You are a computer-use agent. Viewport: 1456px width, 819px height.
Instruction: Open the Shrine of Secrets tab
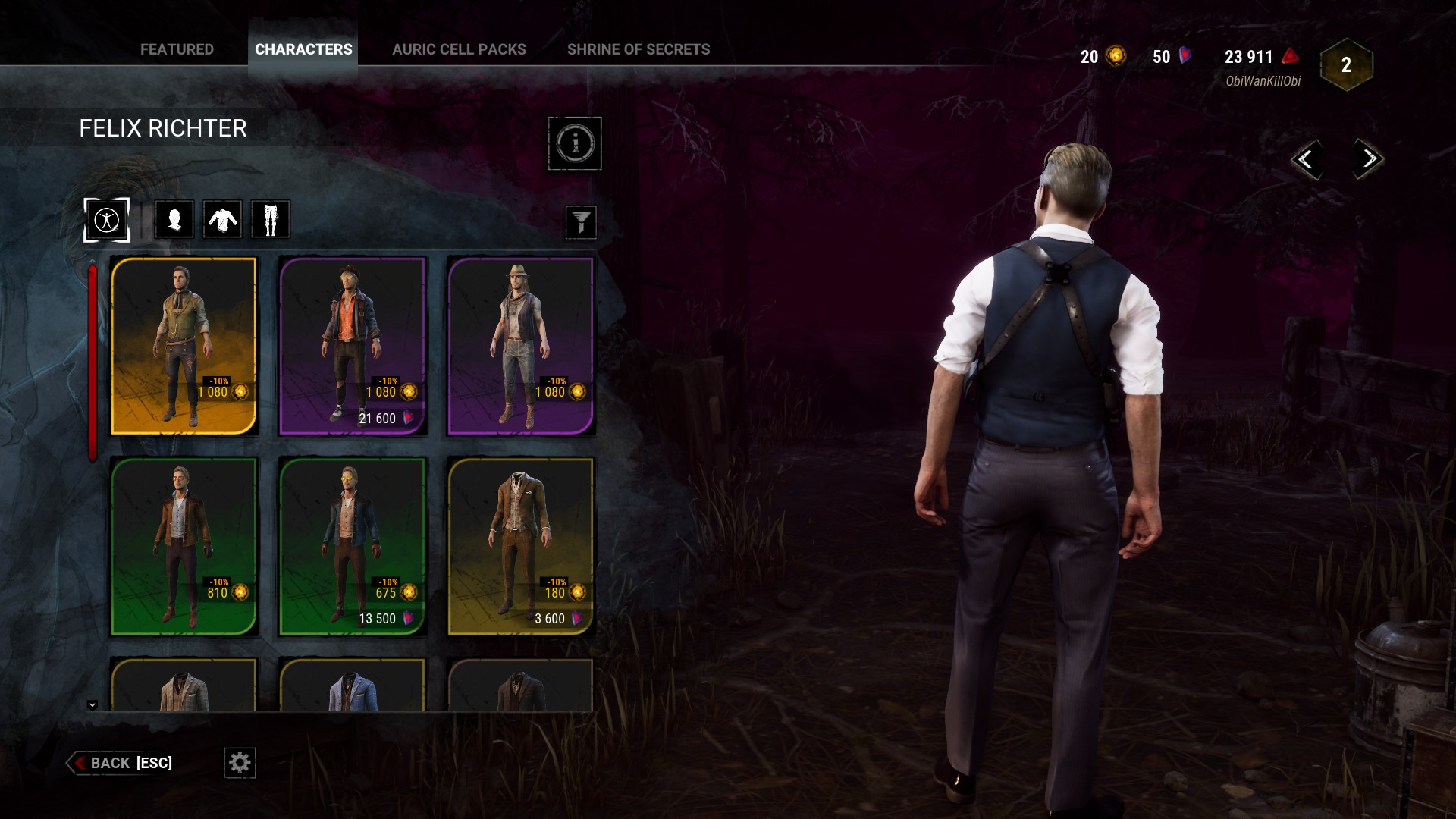coord(639,49)
